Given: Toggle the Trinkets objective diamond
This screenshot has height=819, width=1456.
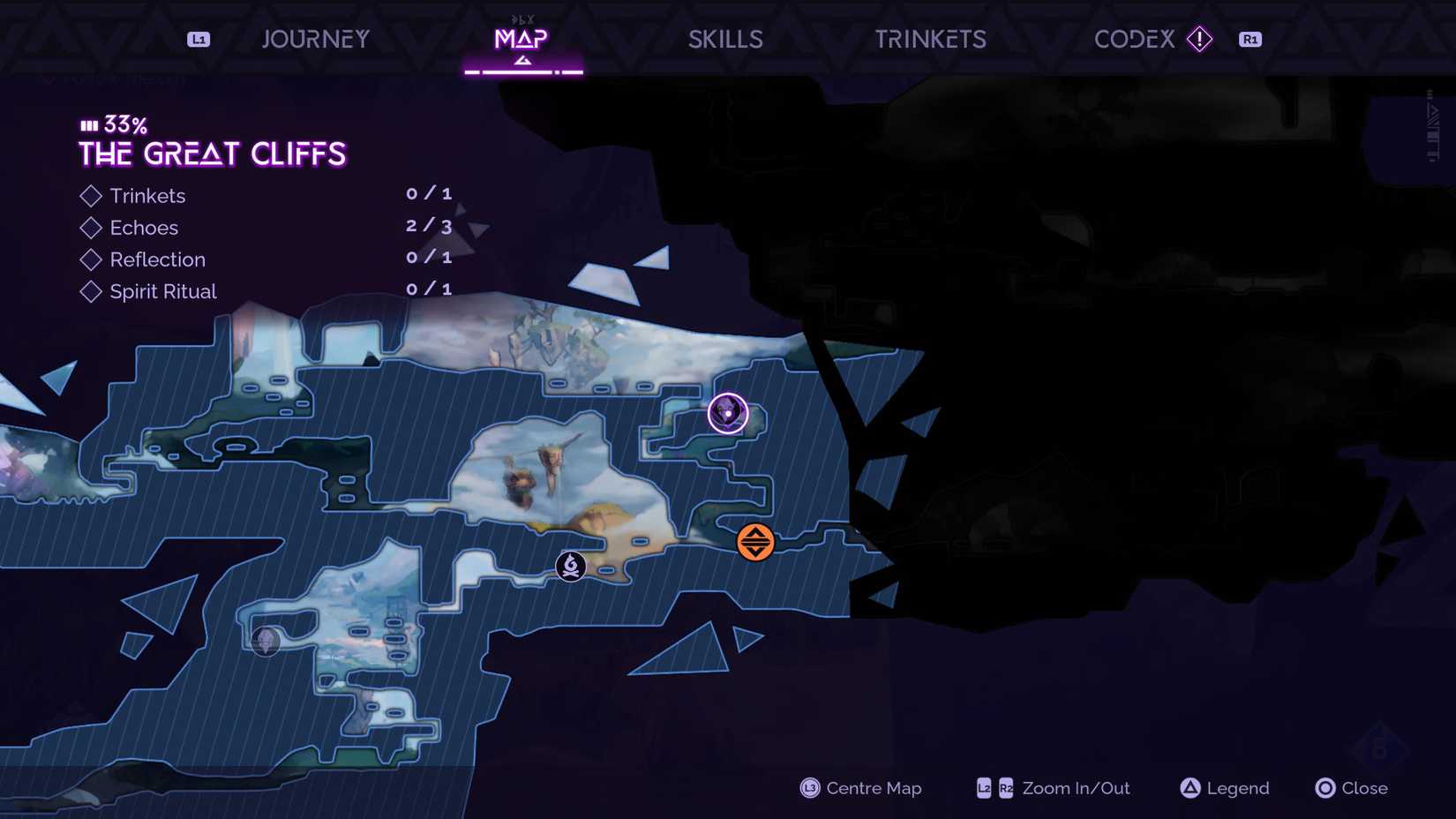Looking at the screenshot, I should pos(91,195).
